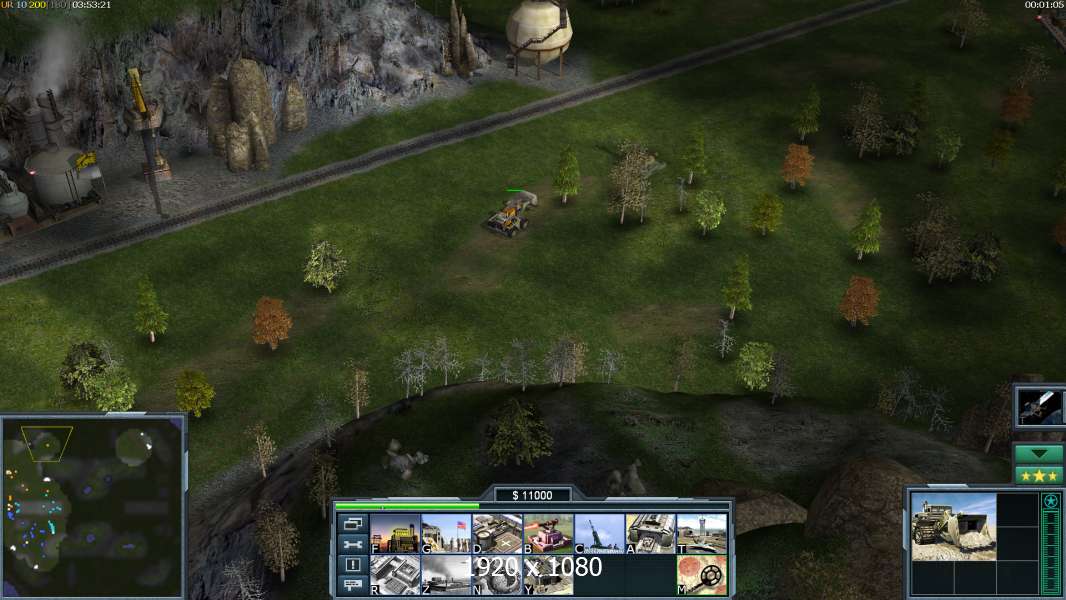Select the barracks icon with the American flag
Screen dimensions: 1066x600
coord(446,534)
